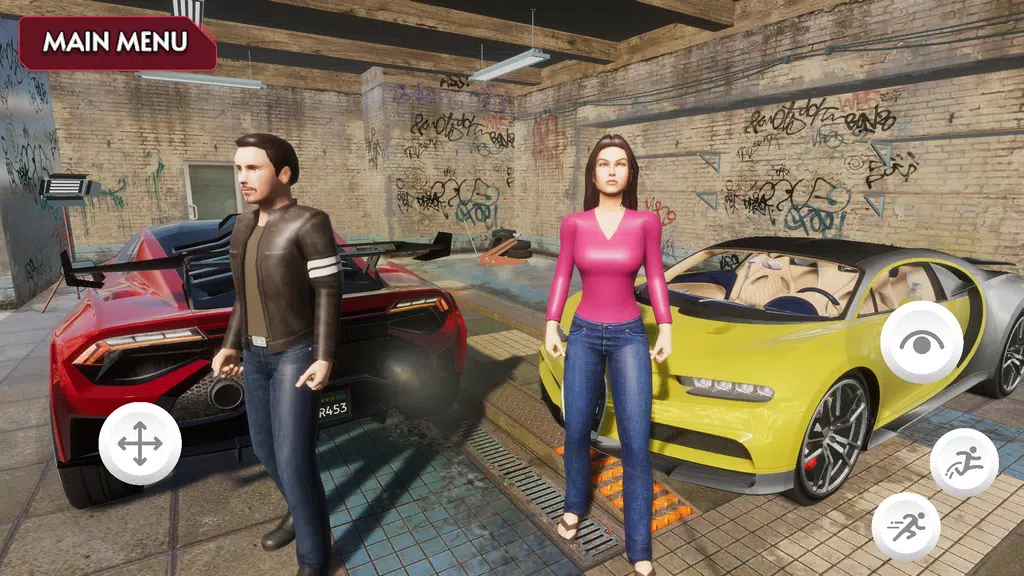The image size is (1024, 576).
Task: Activate the jump action button
Action: coord(963,463)
